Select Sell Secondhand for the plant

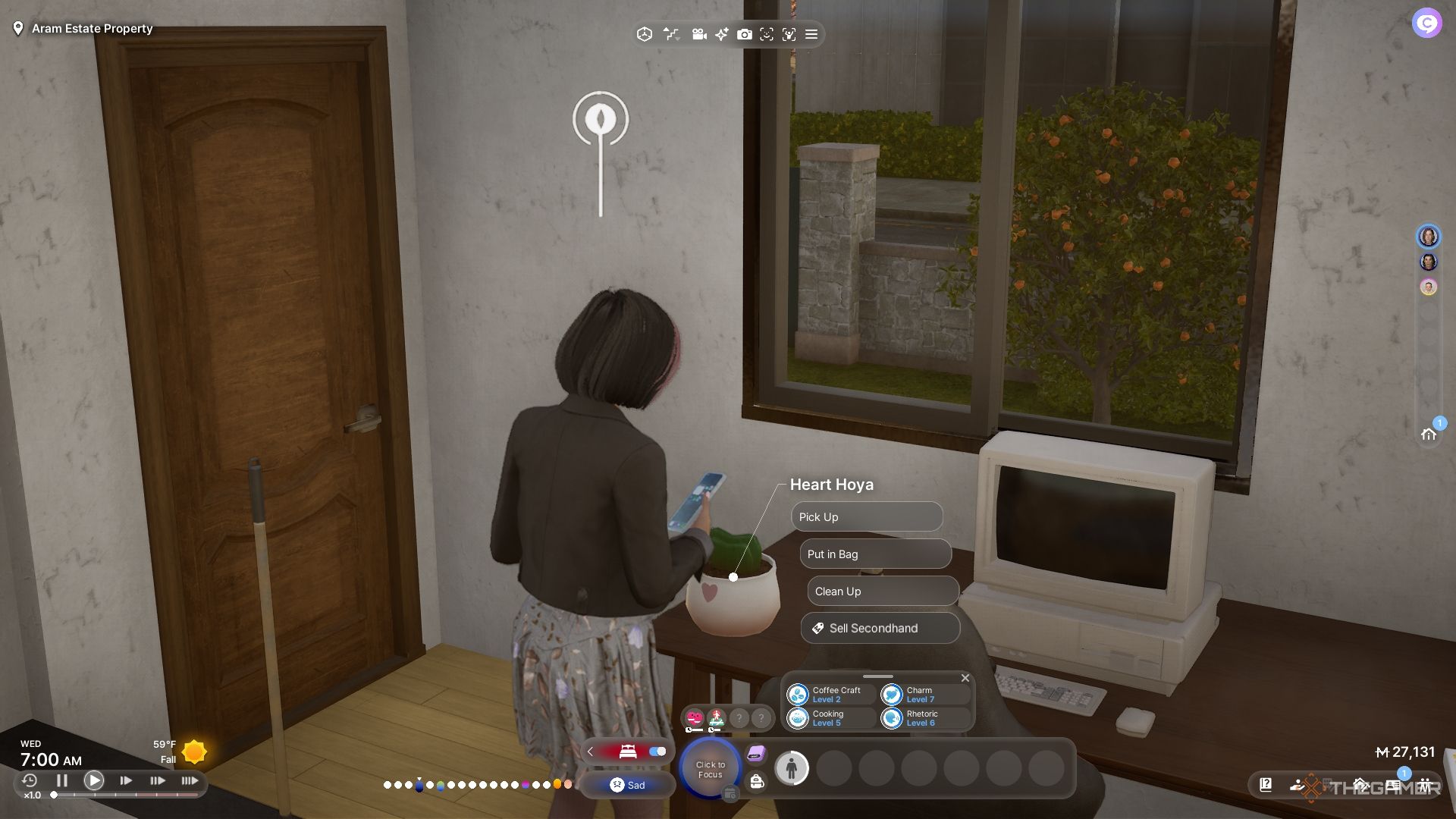tap(880, 628)
